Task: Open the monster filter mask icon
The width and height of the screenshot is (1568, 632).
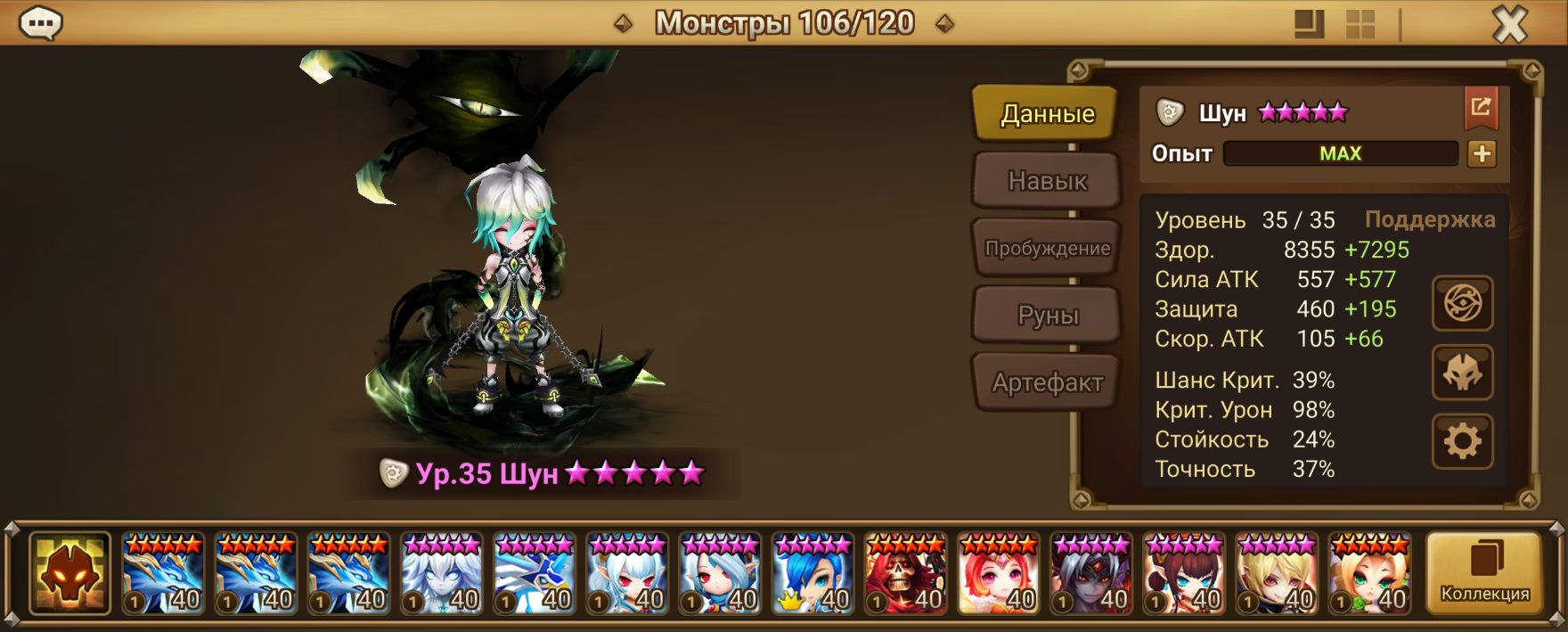Action: point(69,573)
